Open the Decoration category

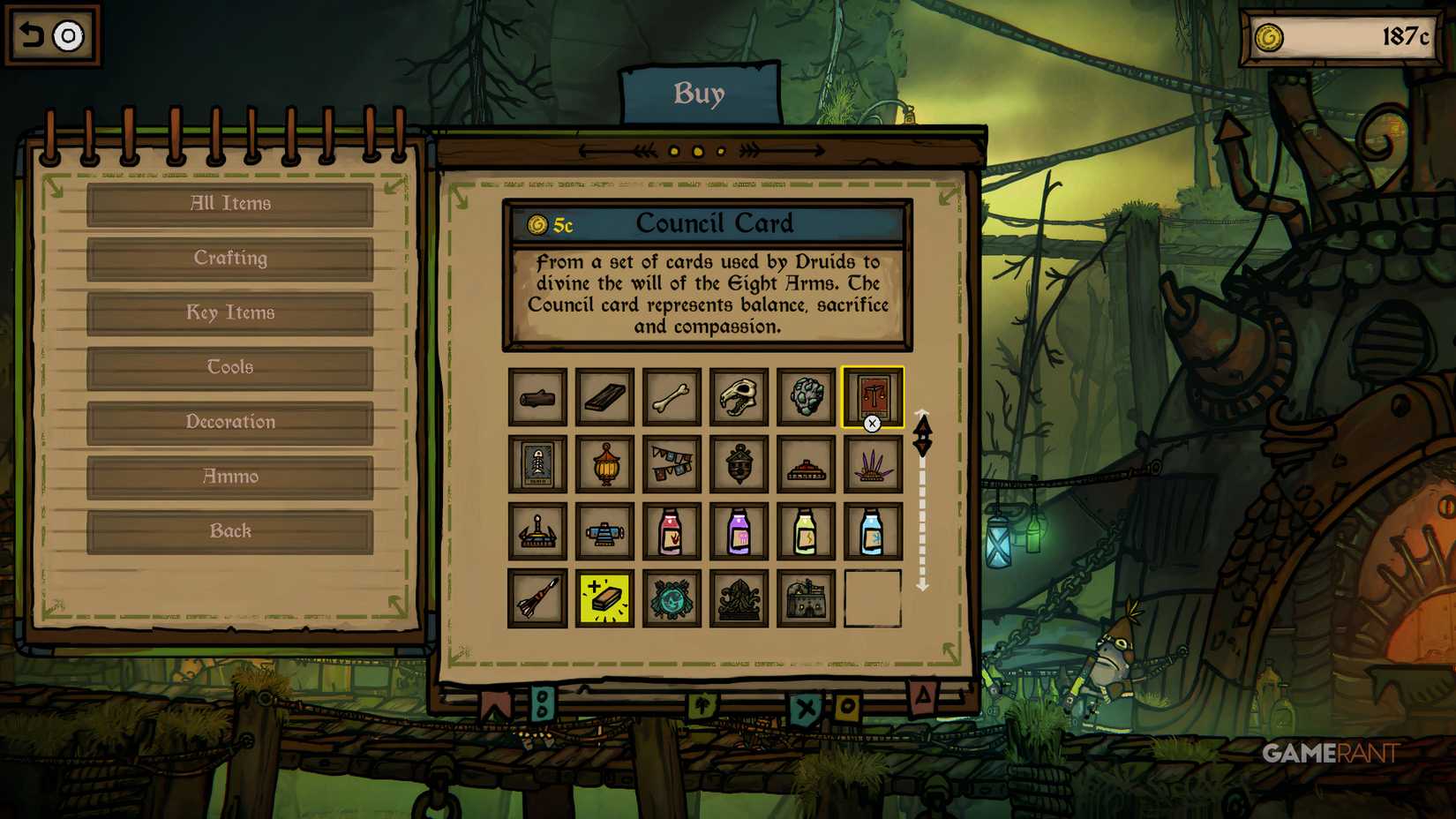(x=229, y=422)
